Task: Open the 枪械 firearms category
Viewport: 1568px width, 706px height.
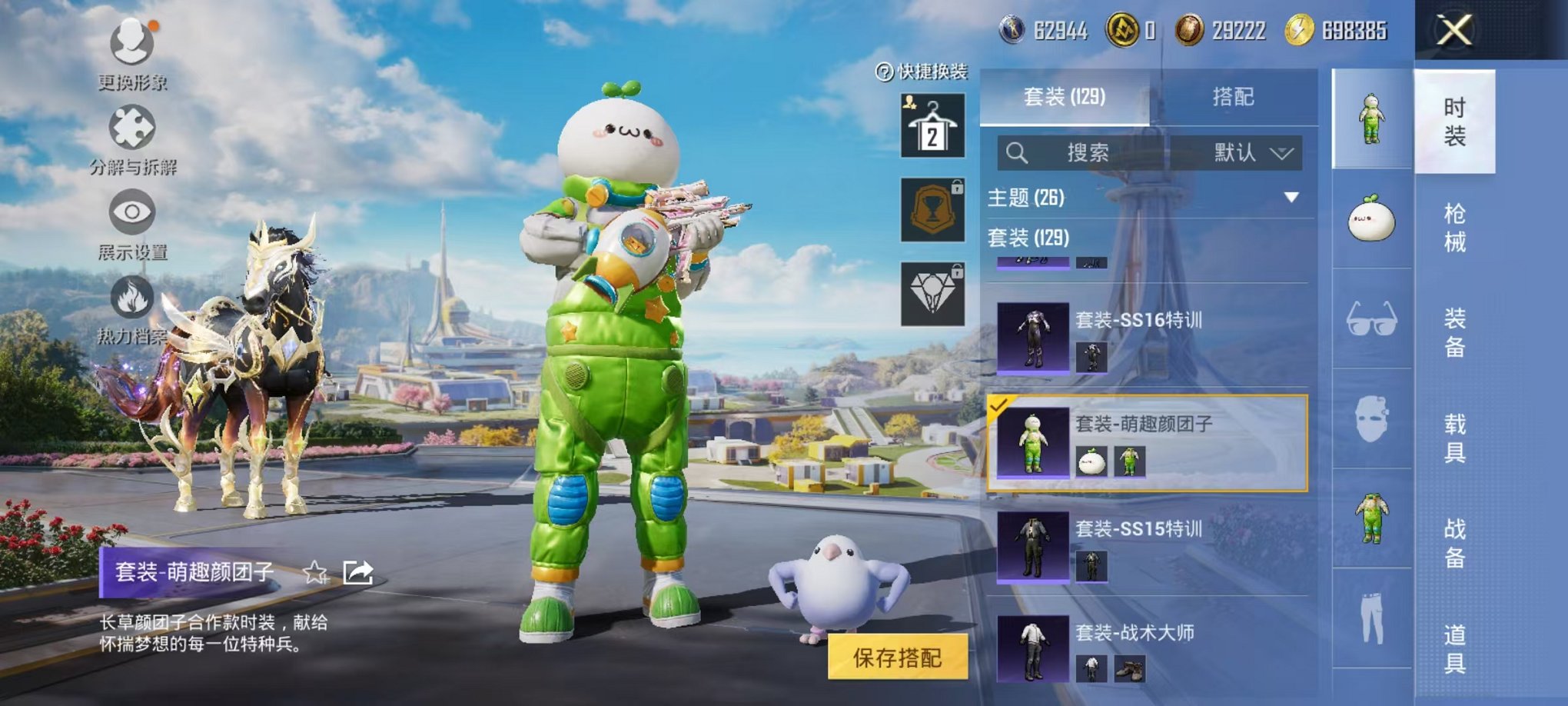Action: (1454, 228)
